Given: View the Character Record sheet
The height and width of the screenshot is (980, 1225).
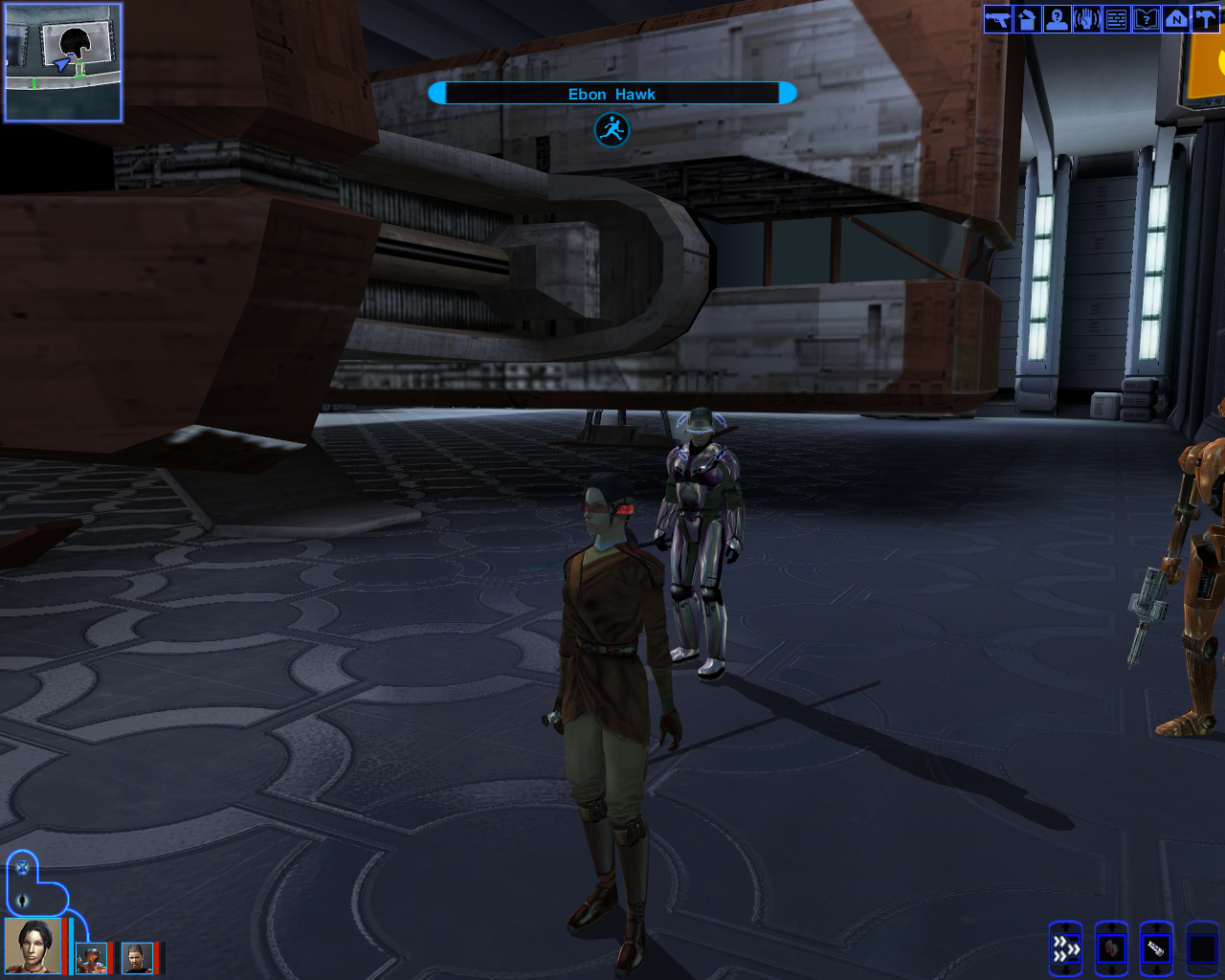Looking at the screenshot, I should [1056, 18].
